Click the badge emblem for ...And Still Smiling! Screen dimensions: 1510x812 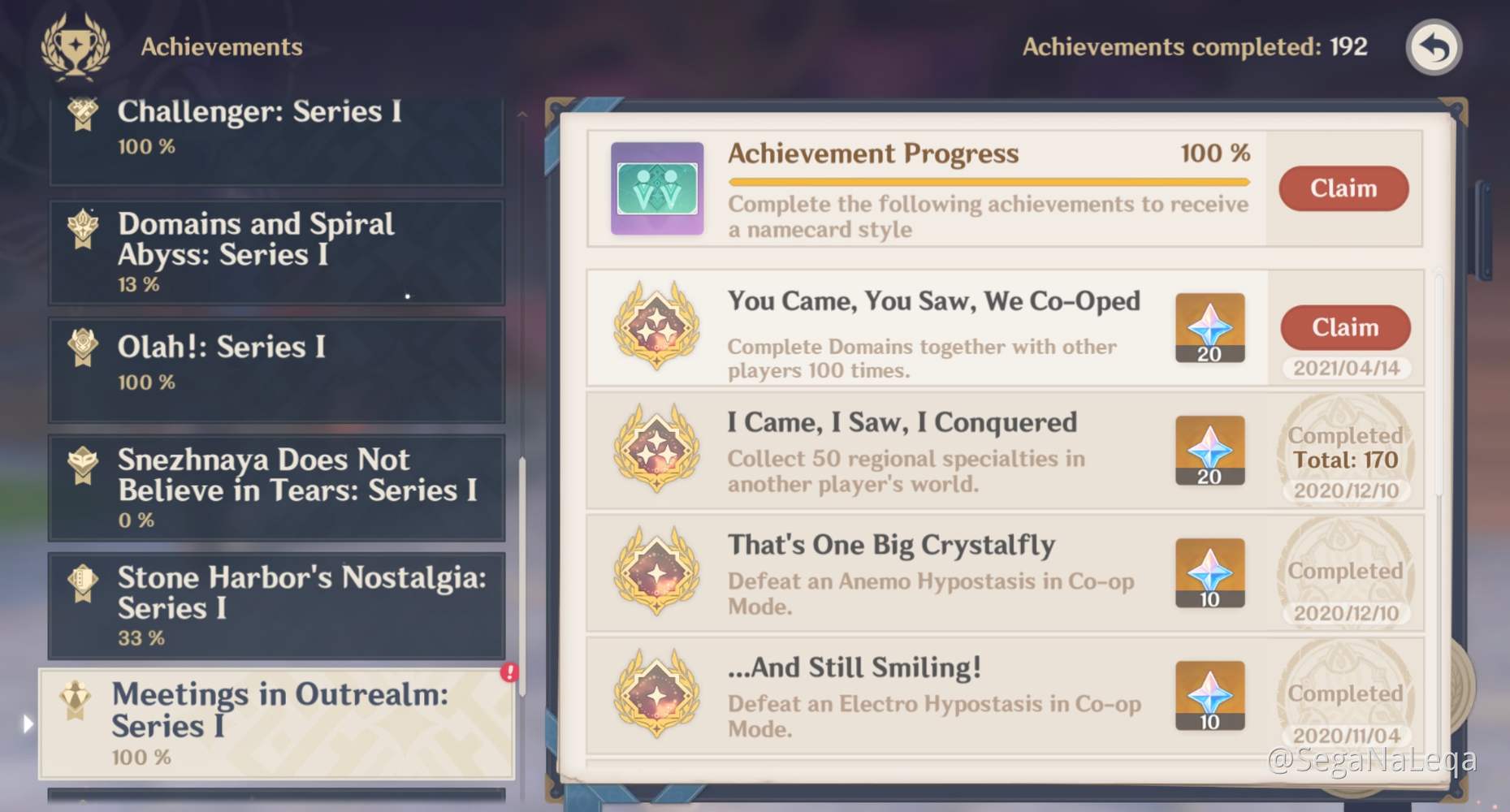point(658,696)
